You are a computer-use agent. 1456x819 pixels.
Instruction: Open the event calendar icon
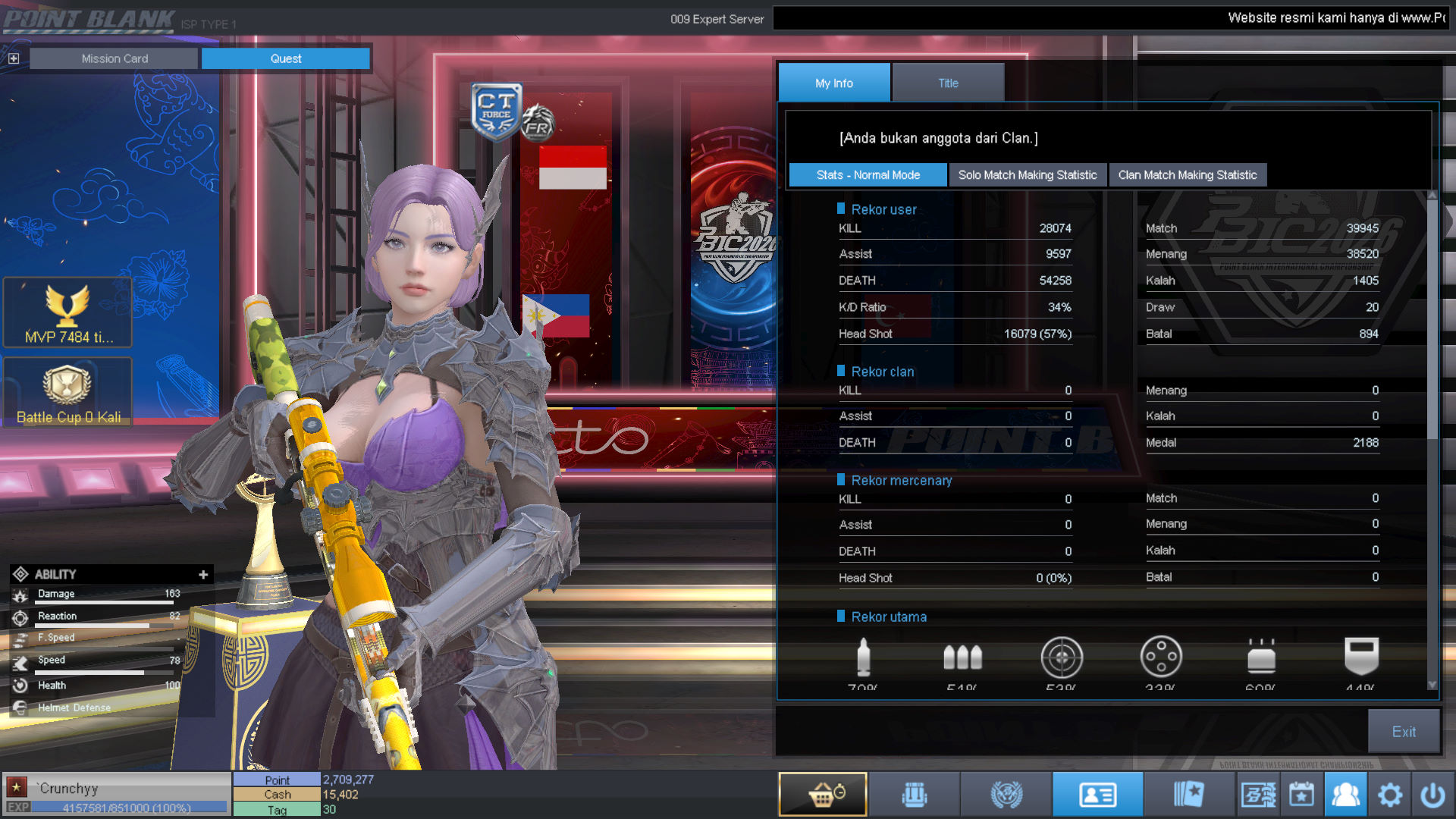1301,795
